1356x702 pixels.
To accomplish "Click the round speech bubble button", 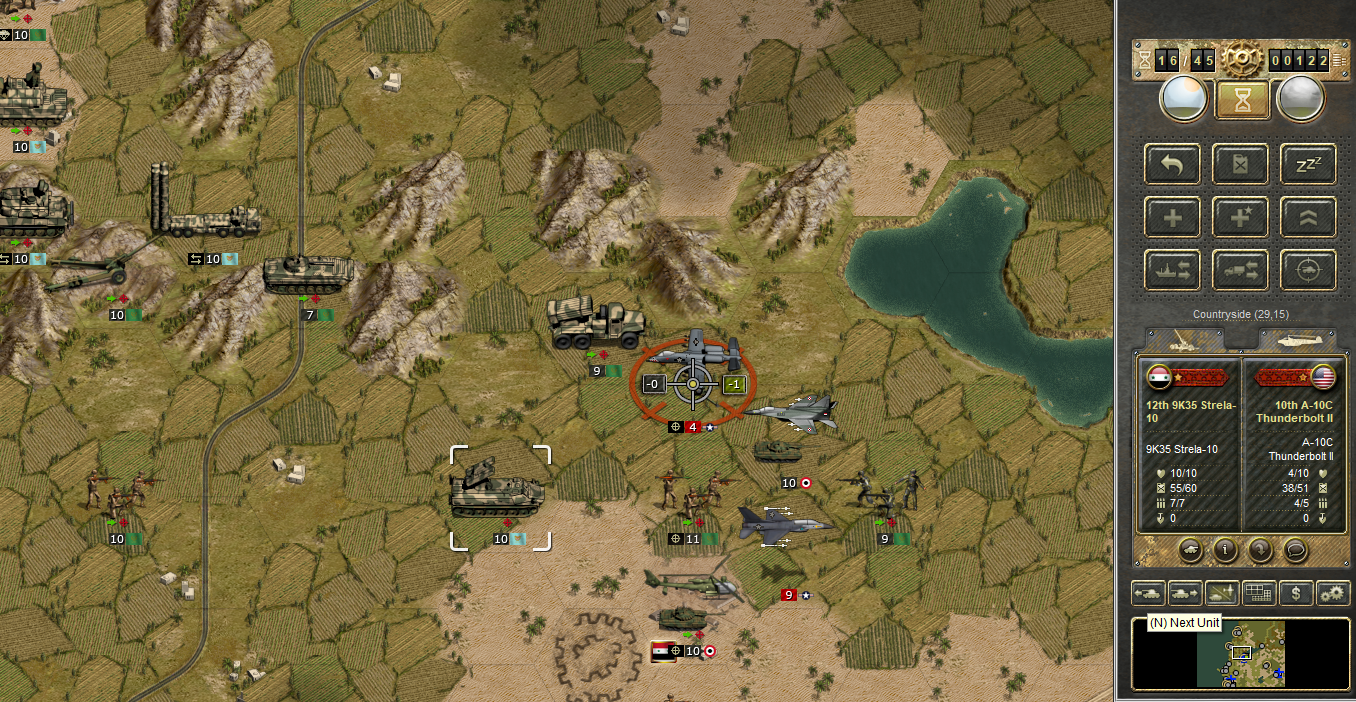I will [1295, 549].
